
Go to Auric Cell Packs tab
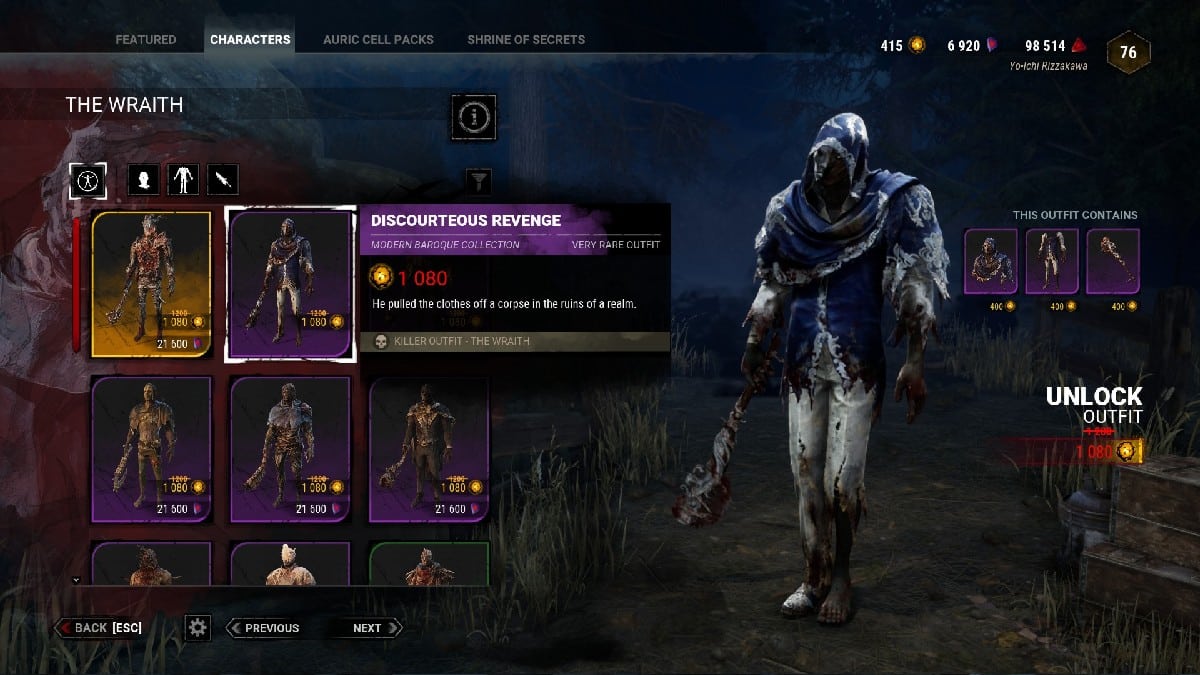(378, 40)
